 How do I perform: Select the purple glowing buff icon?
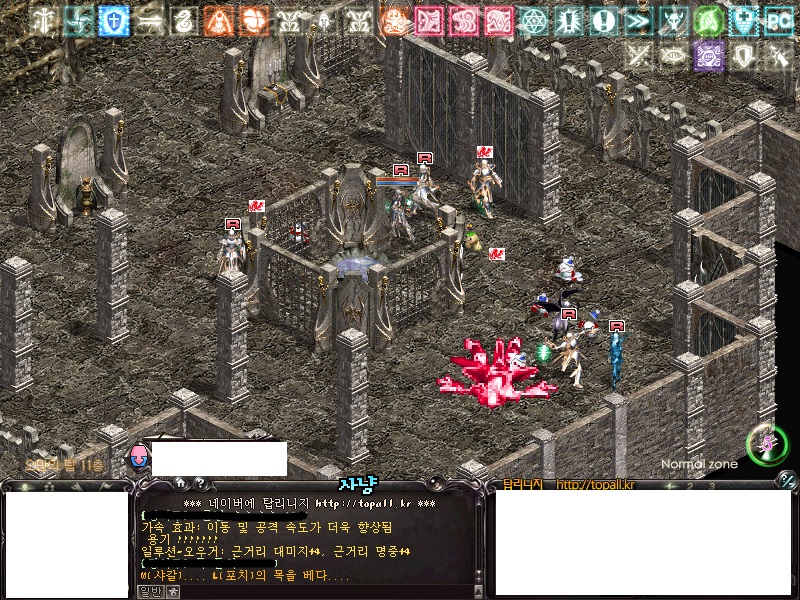click(x=708, y=56)
